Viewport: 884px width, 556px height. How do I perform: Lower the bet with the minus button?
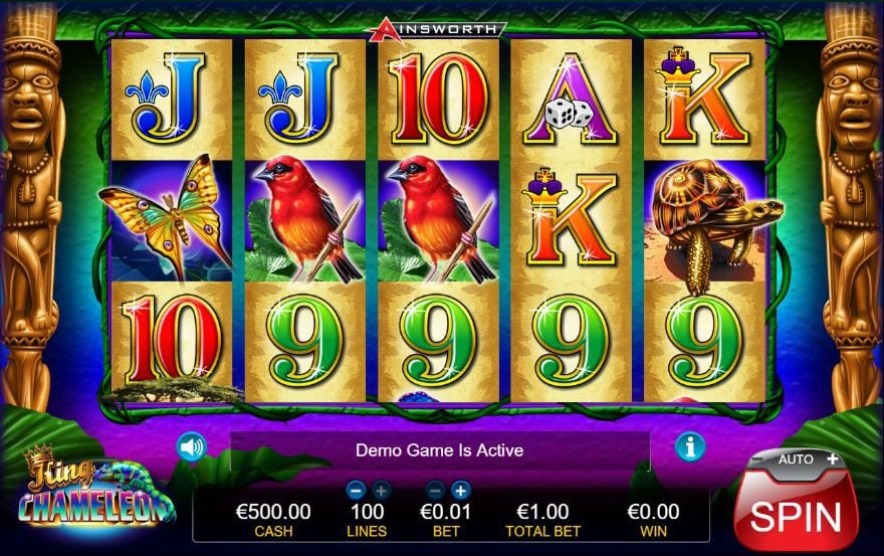click(x=435, y=490)
